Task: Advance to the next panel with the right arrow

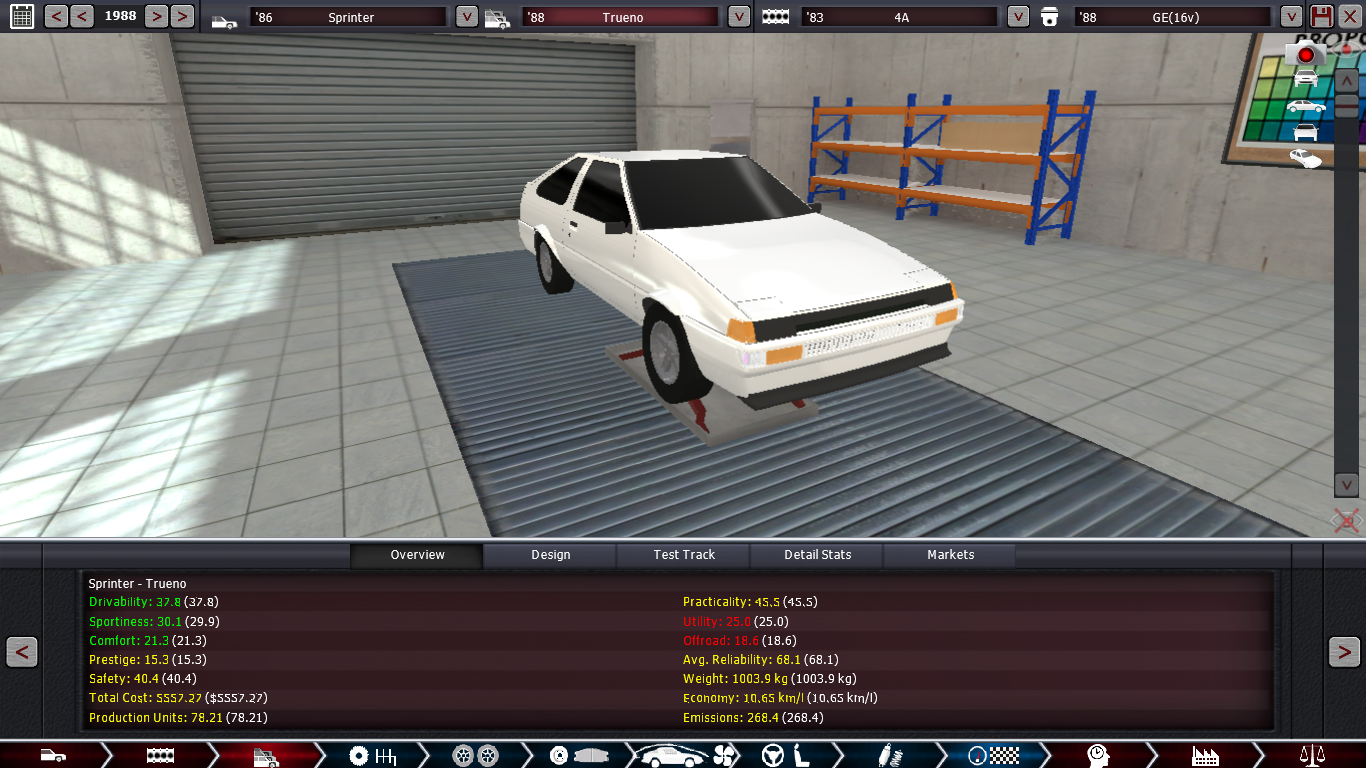Action: (x=1344, y=652)
